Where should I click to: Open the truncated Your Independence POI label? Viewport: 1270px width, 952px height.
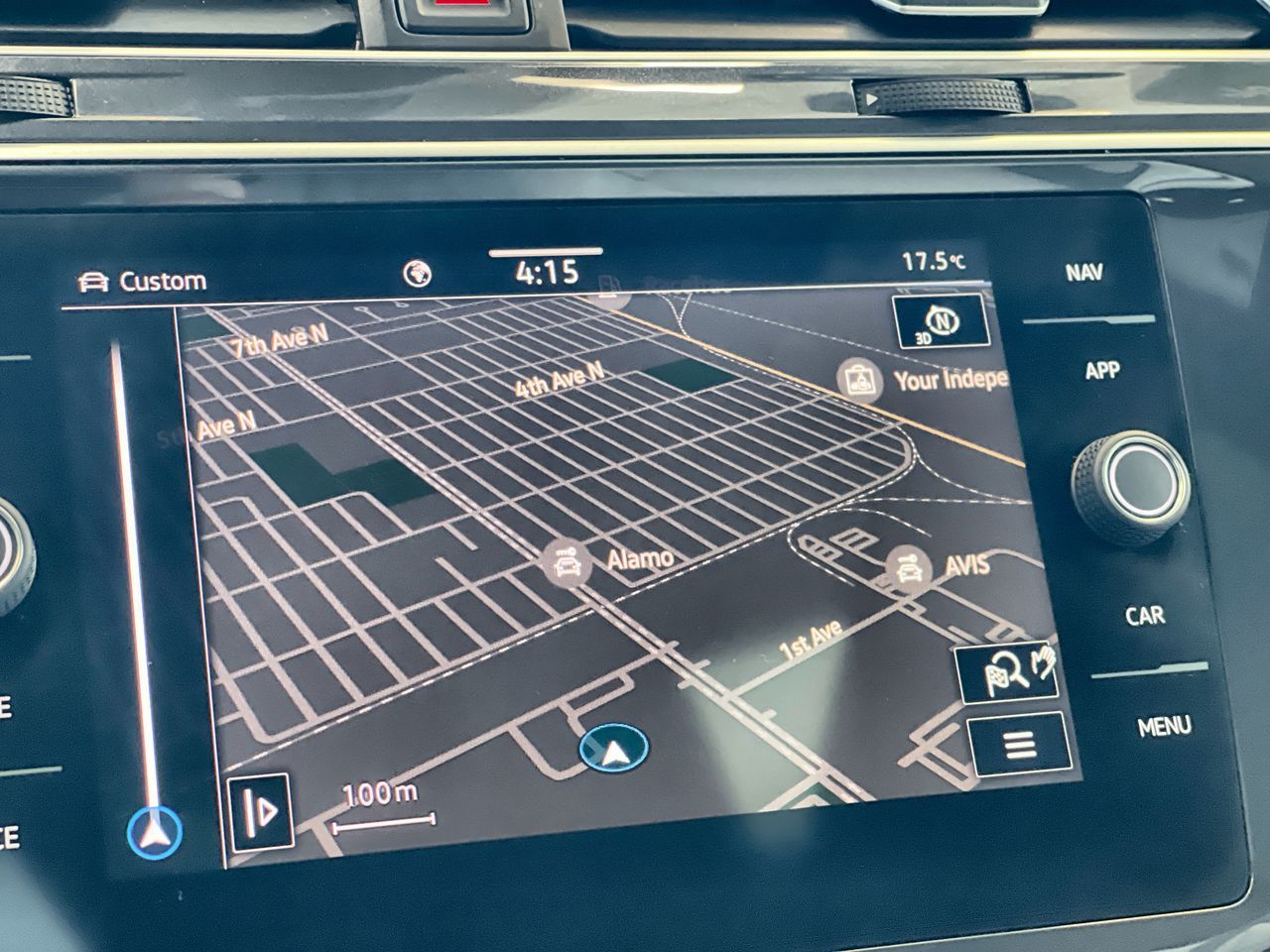(x=950, y=378)
